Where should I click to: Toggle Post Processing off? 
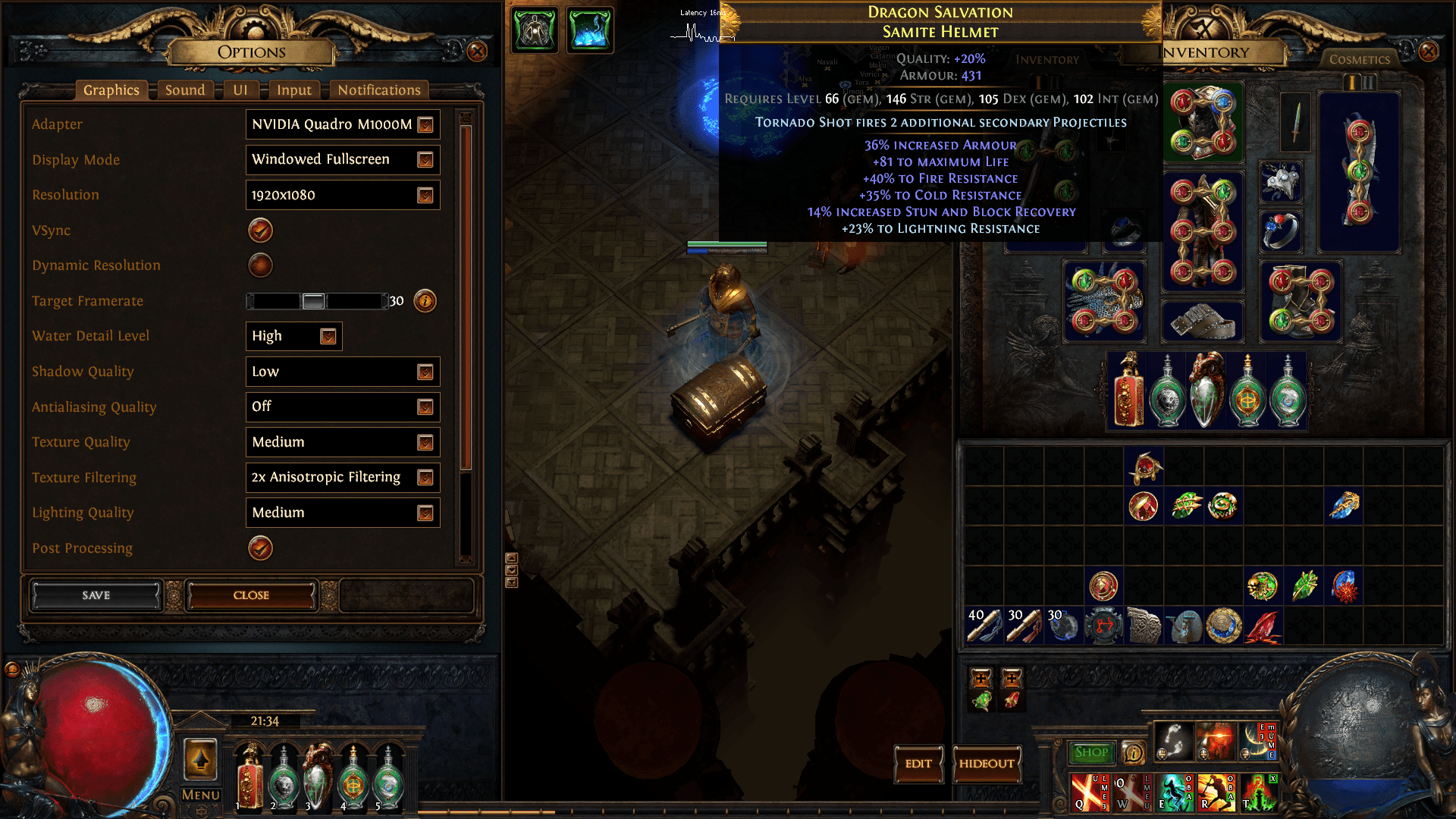pyautogui.click(x=260, y=548)
